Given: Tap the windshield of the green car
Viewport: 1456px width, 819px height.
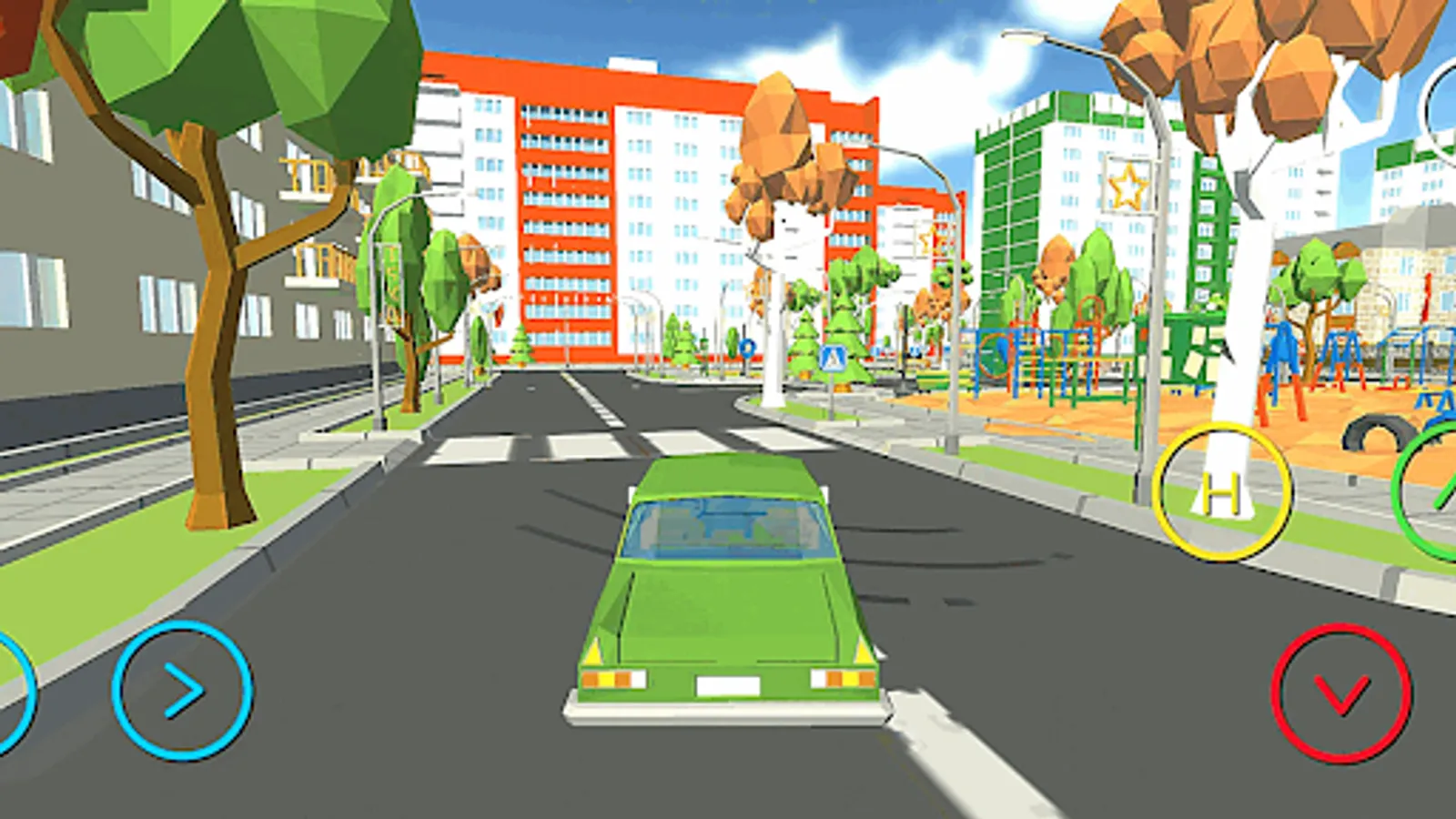Looking at the screenshot, I should tap(723, 528).
